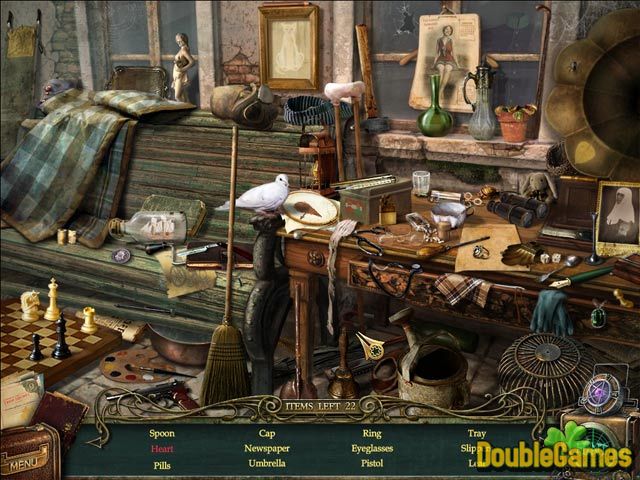Select Spoon in the item list
This screenshot has height=480, width=640.
coord(162,434)
